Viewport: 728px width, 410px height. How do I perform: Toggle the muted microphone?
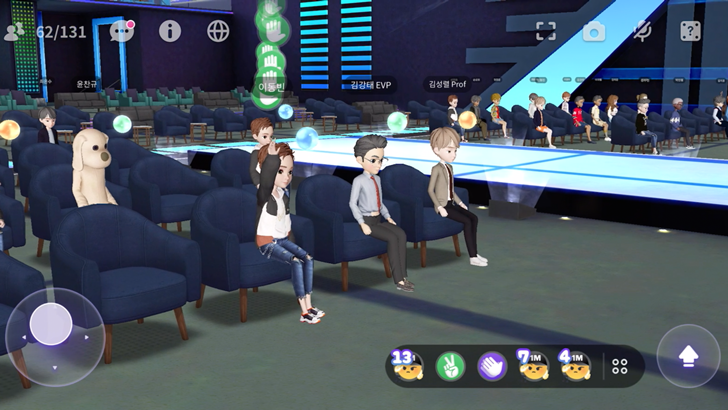(x=643, y=31)
